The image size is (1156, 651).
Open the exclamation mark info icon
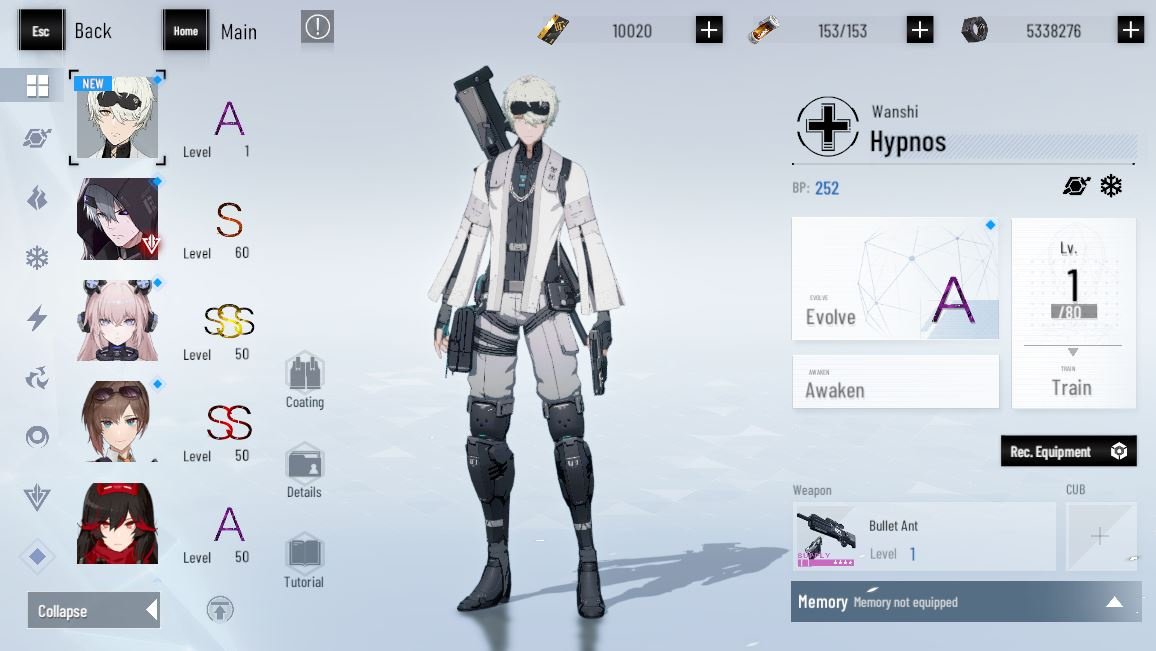click(317, 27)
